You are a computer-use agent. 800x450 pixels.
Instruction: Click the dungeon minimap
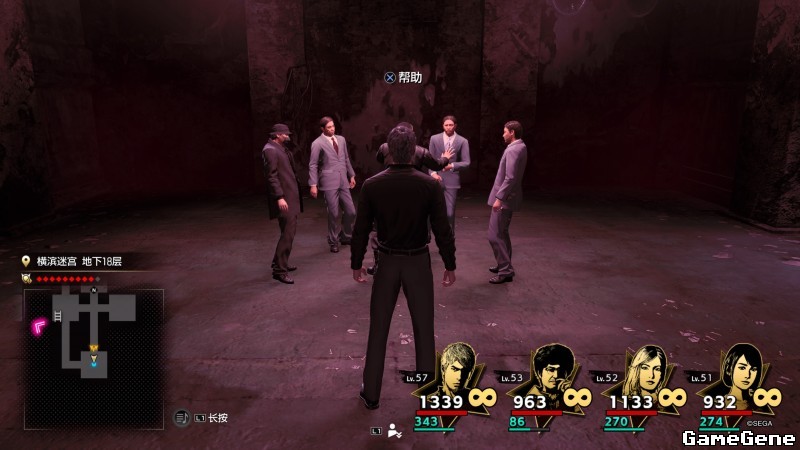coord(93,345)
